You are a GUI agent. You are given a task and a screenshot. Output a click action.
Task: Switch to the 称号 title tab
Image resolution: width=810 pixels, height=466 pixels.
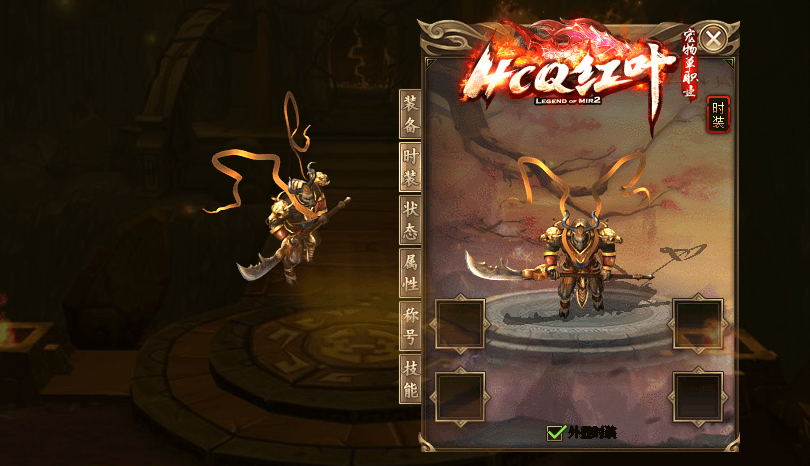click(410, 326)
